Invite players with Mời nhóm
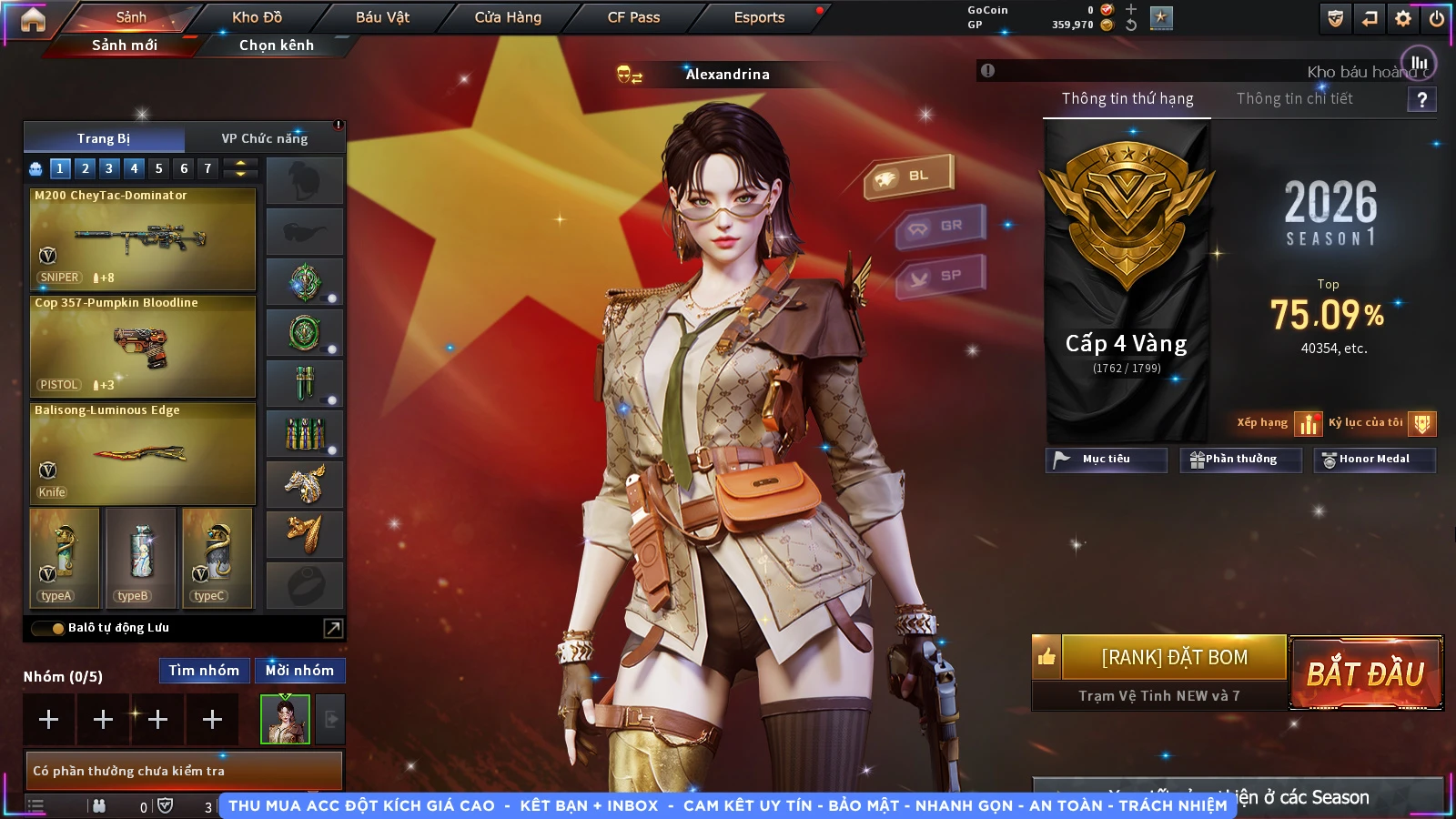 tap(299, 671)
